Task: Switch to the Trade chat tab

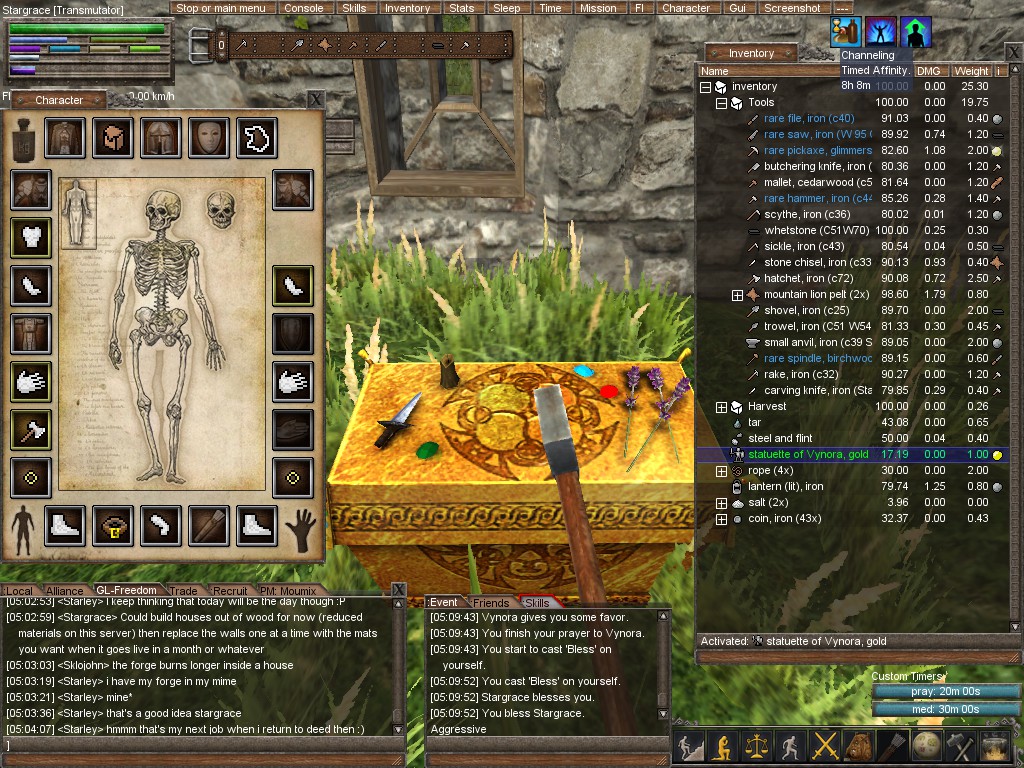Action: [183, 591]
